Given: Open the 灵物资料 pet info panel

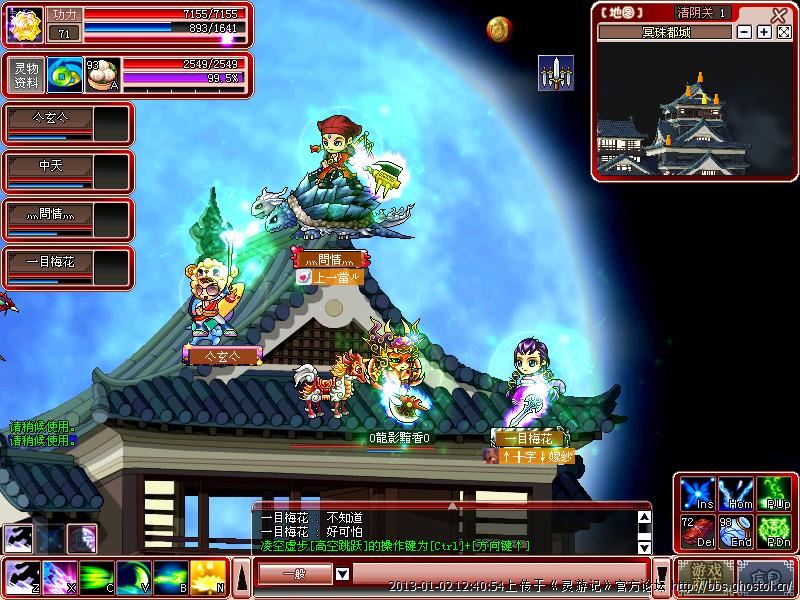Looking at the screenshot, I should coord(26,75).
